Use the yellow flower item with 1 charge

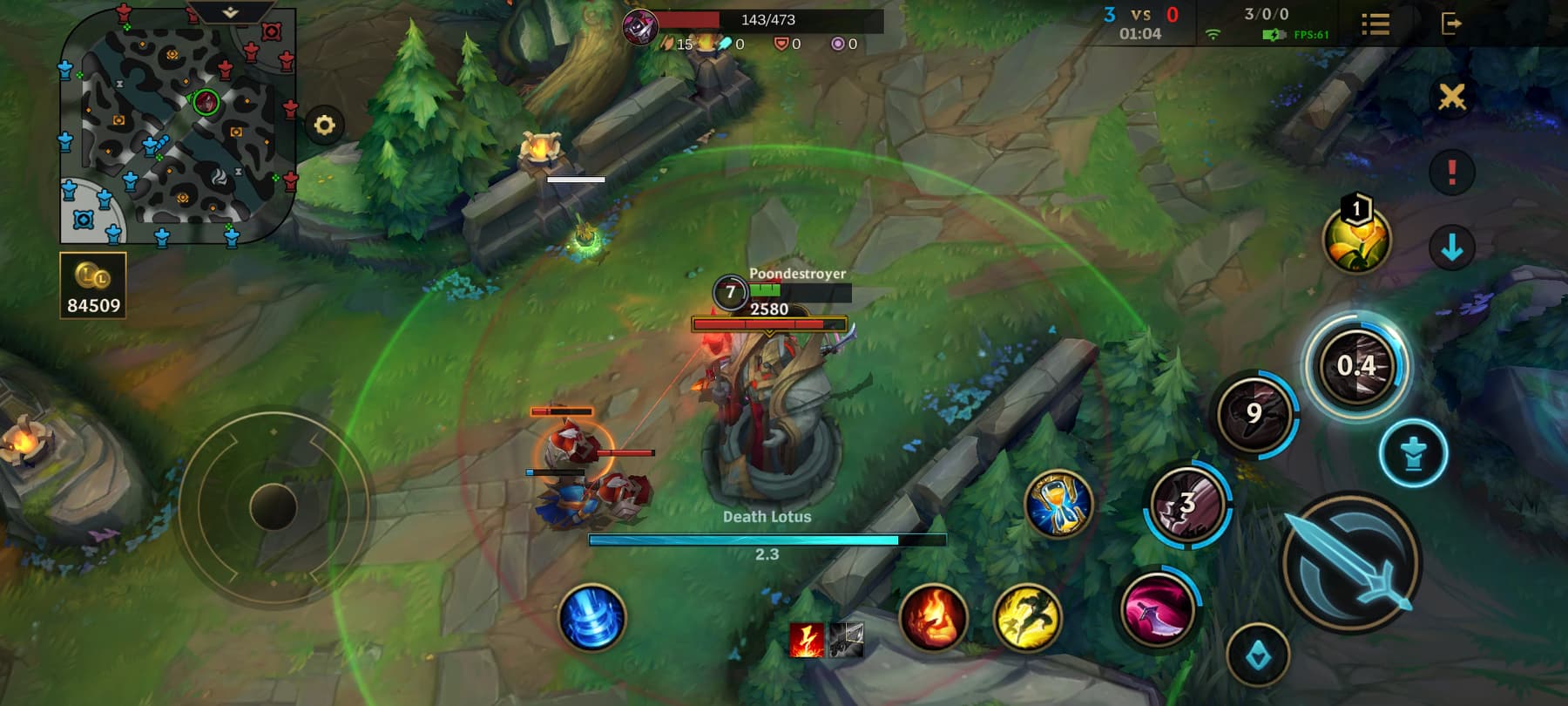(1355, 240)
